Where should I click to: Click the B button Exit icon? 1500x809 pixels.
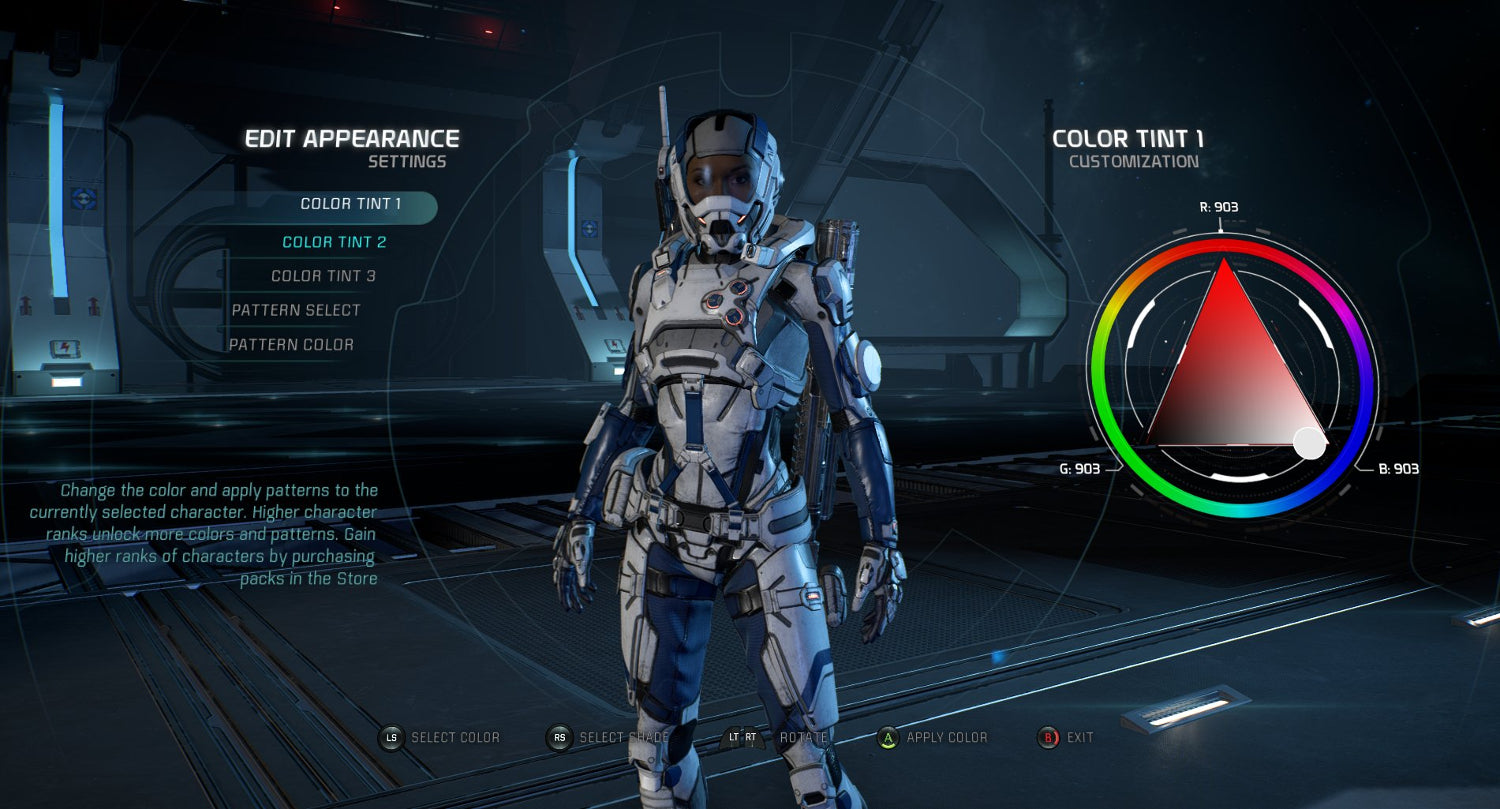coord(1048,737)
